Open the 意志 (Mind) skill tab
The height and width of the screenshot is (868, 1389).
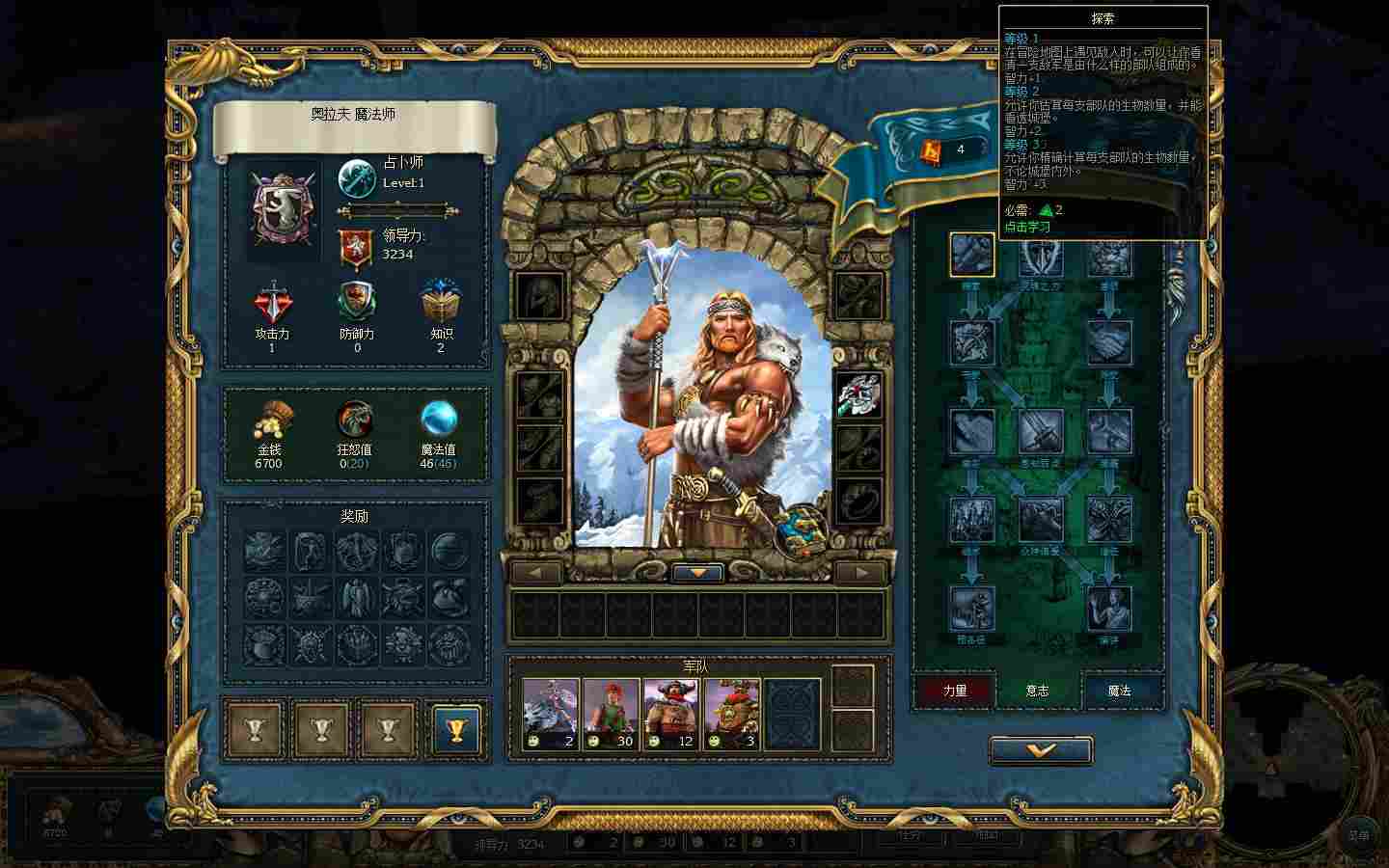tap(1037, 691)
